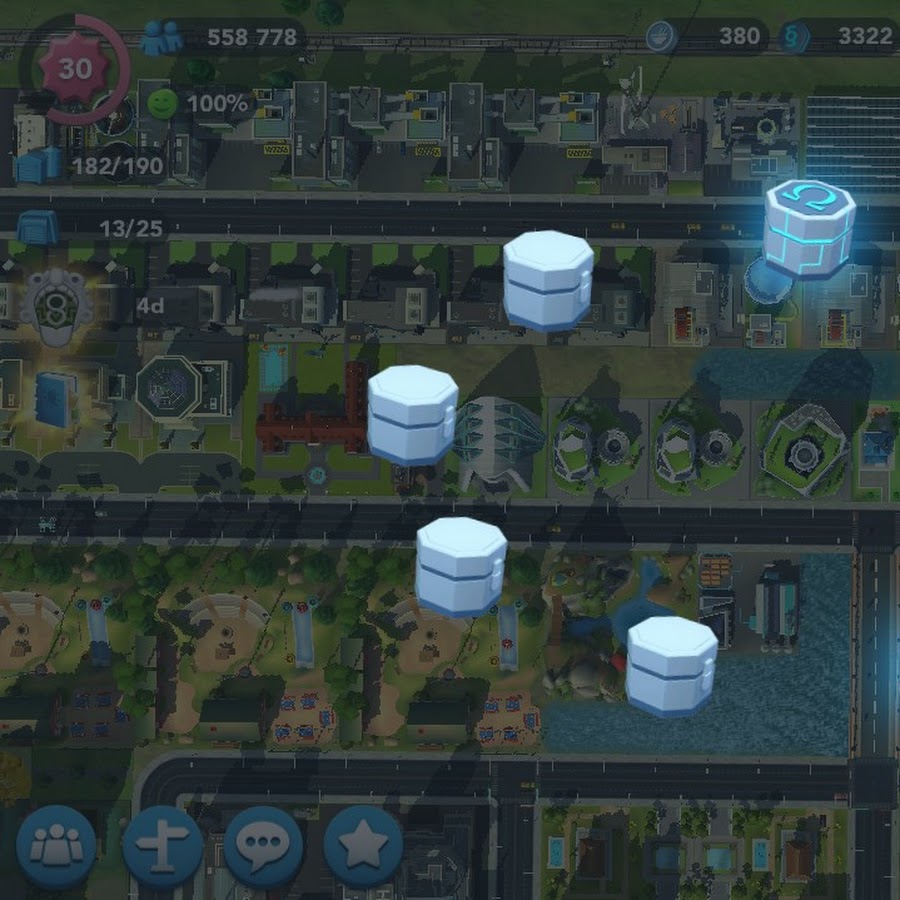The height and width of the screenshot is (900, 900).
Task: Open the signpost trade button
Action: click(x=162, y=846)
